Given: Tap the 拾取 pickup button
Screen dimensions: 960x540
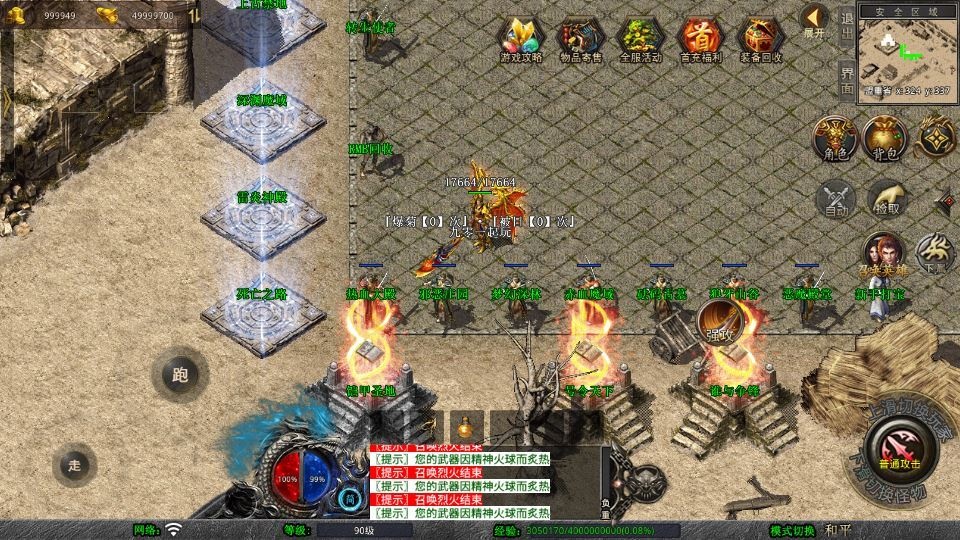Looking at the screenshot, I should click(886, 199).
